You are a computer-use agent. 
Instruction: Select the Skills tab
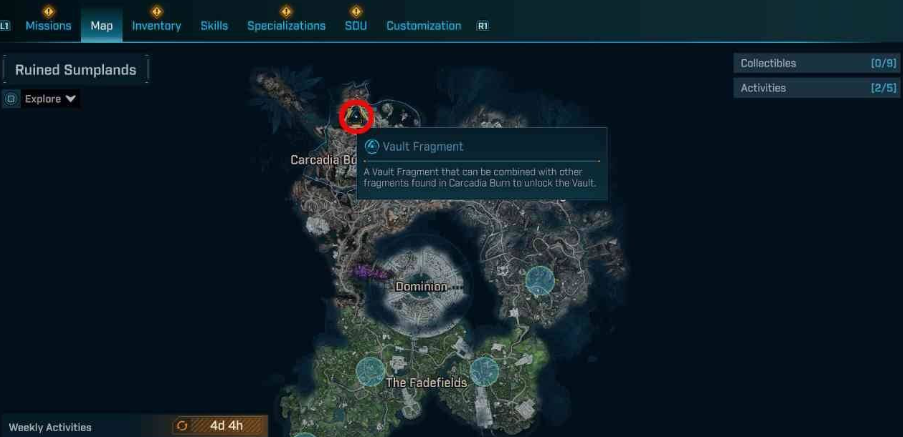[x=214, y=26]
